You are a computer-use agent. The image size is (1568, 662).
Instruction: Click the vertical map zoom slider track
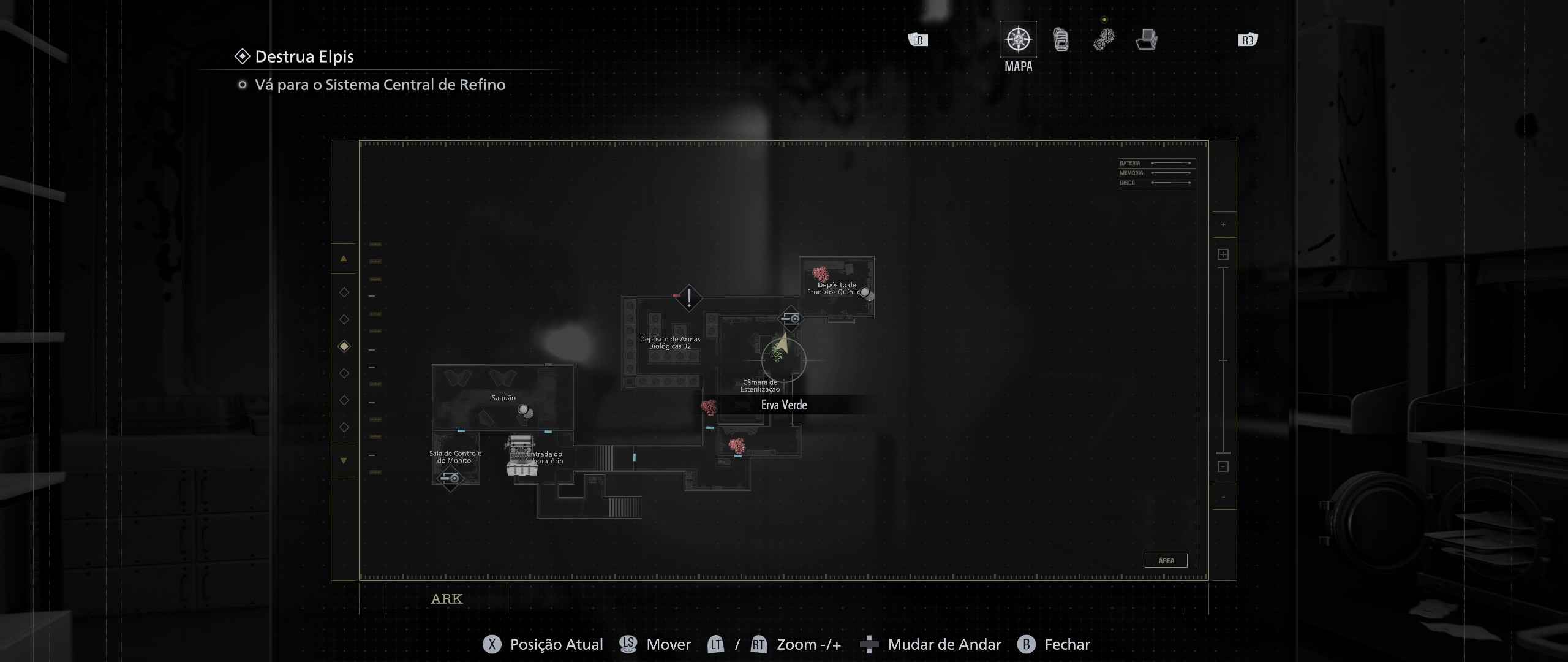(x=1223, y=360)
